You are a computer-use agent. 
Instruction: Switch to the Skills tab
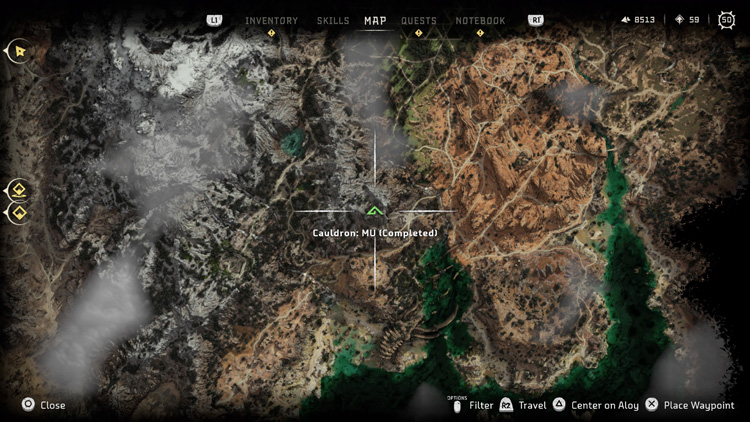tap(333, 20)
